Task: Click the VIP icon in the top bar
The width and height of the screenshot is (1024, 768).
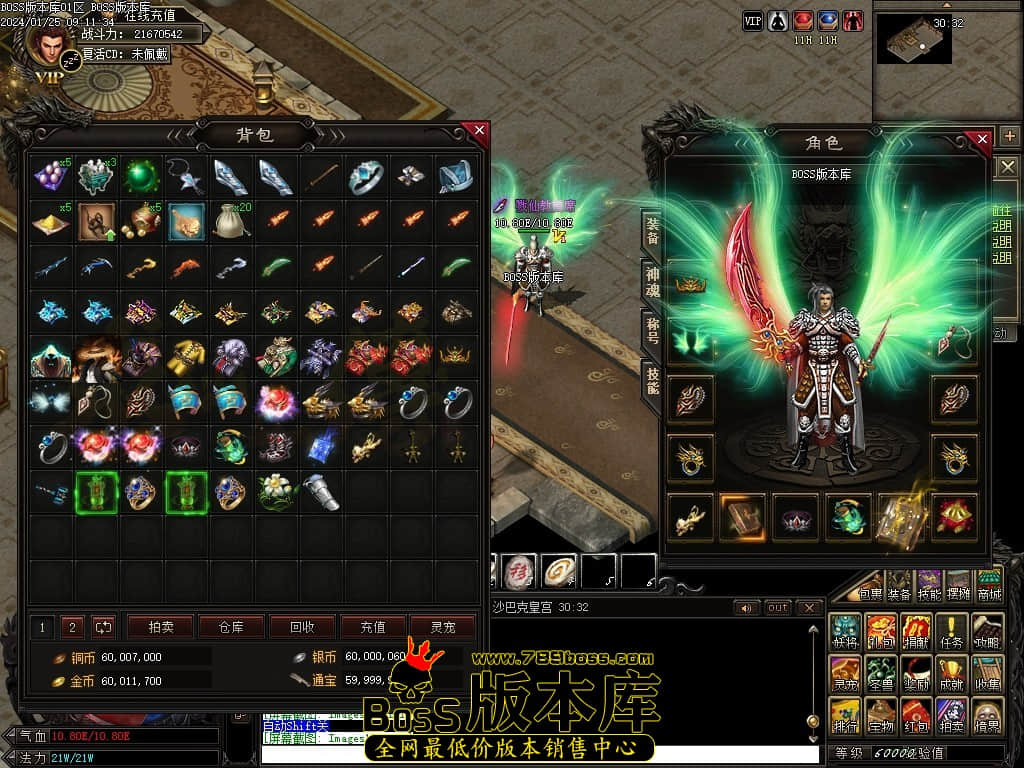Action: pos(753,20)
